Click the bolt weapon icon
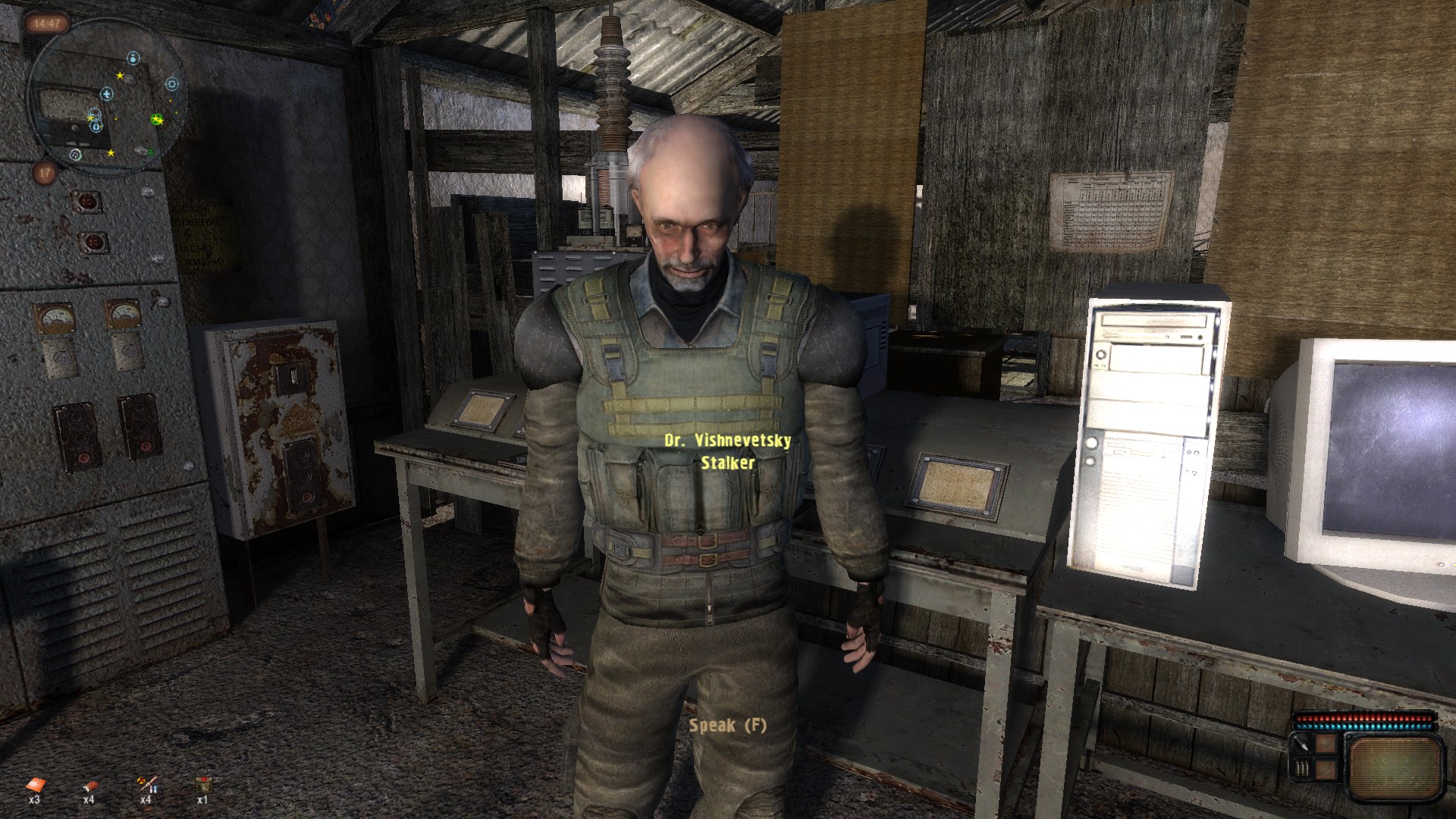Viewport: 1456px width, 819px height. point(1302,745)
